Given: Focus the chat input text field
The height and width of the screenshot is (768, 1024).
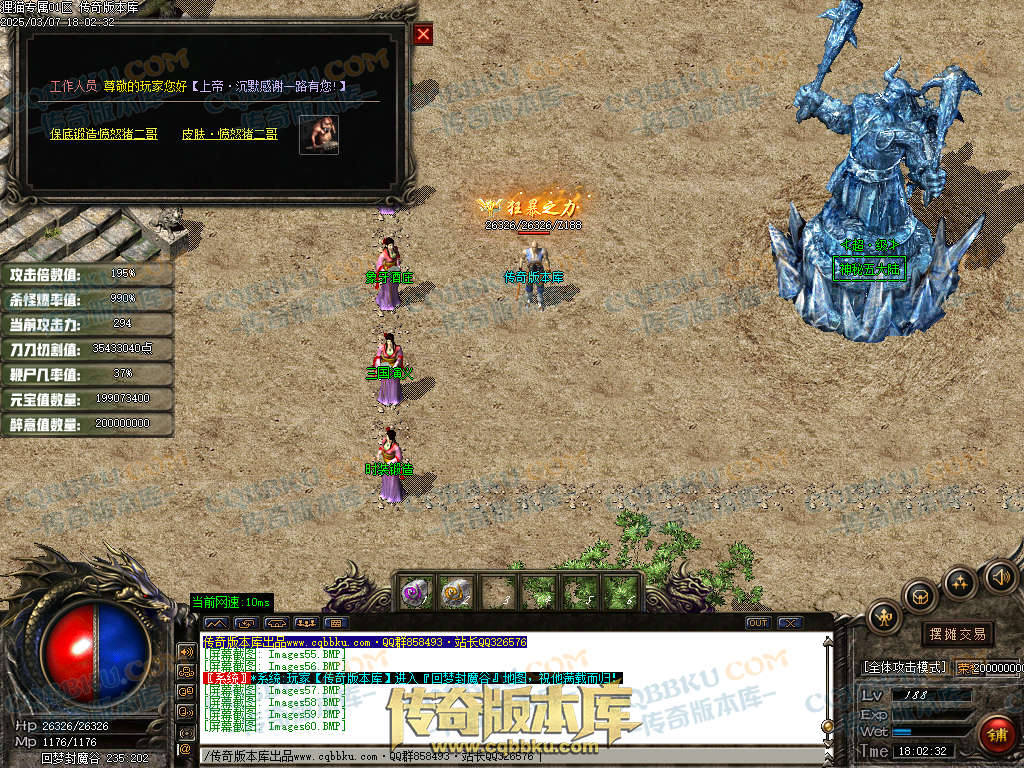Looking at the screenshot, I should point(500,756).
